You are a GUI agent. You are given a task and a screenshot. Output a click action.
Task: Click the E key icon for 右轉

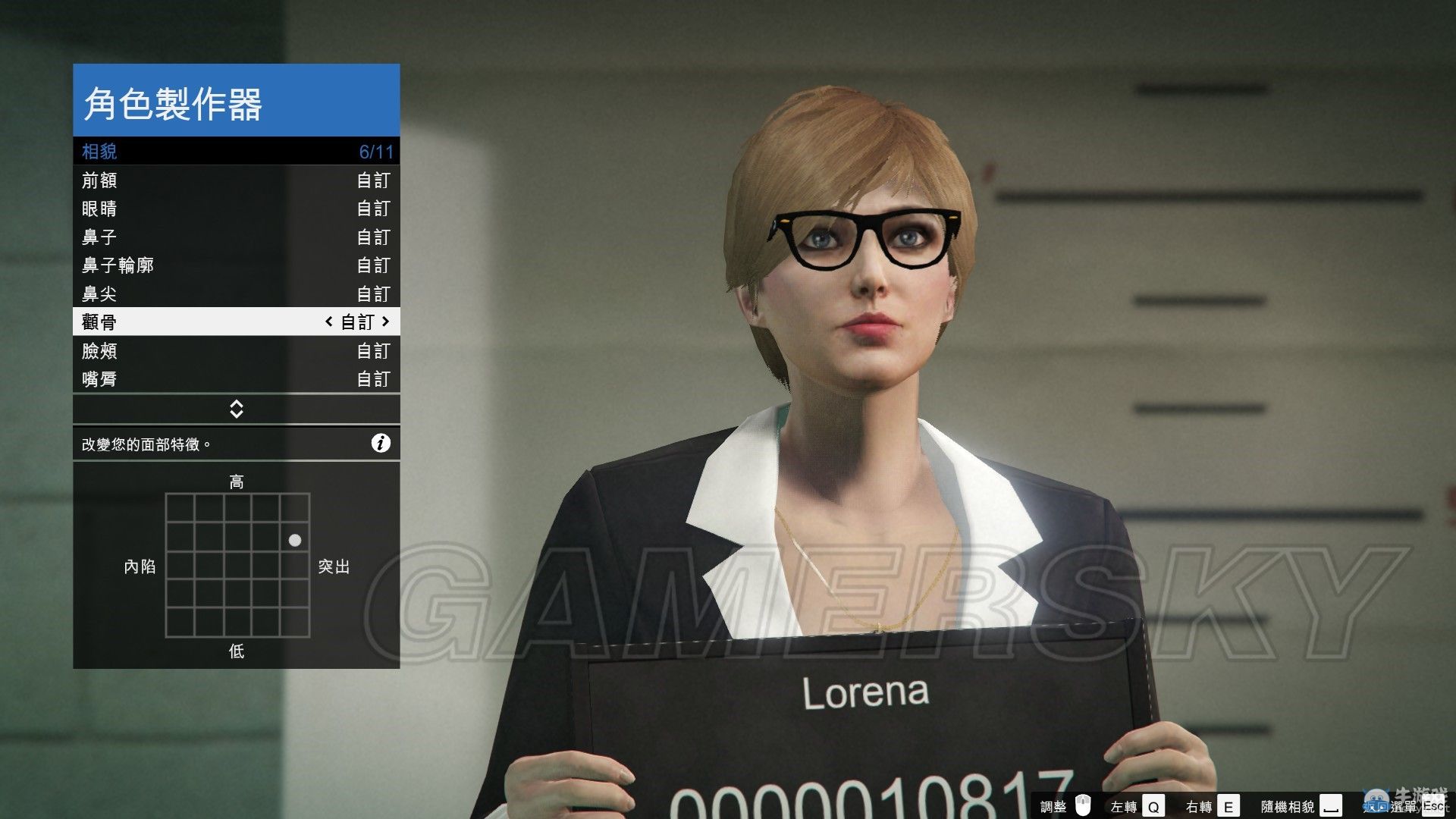[1229, 804]
